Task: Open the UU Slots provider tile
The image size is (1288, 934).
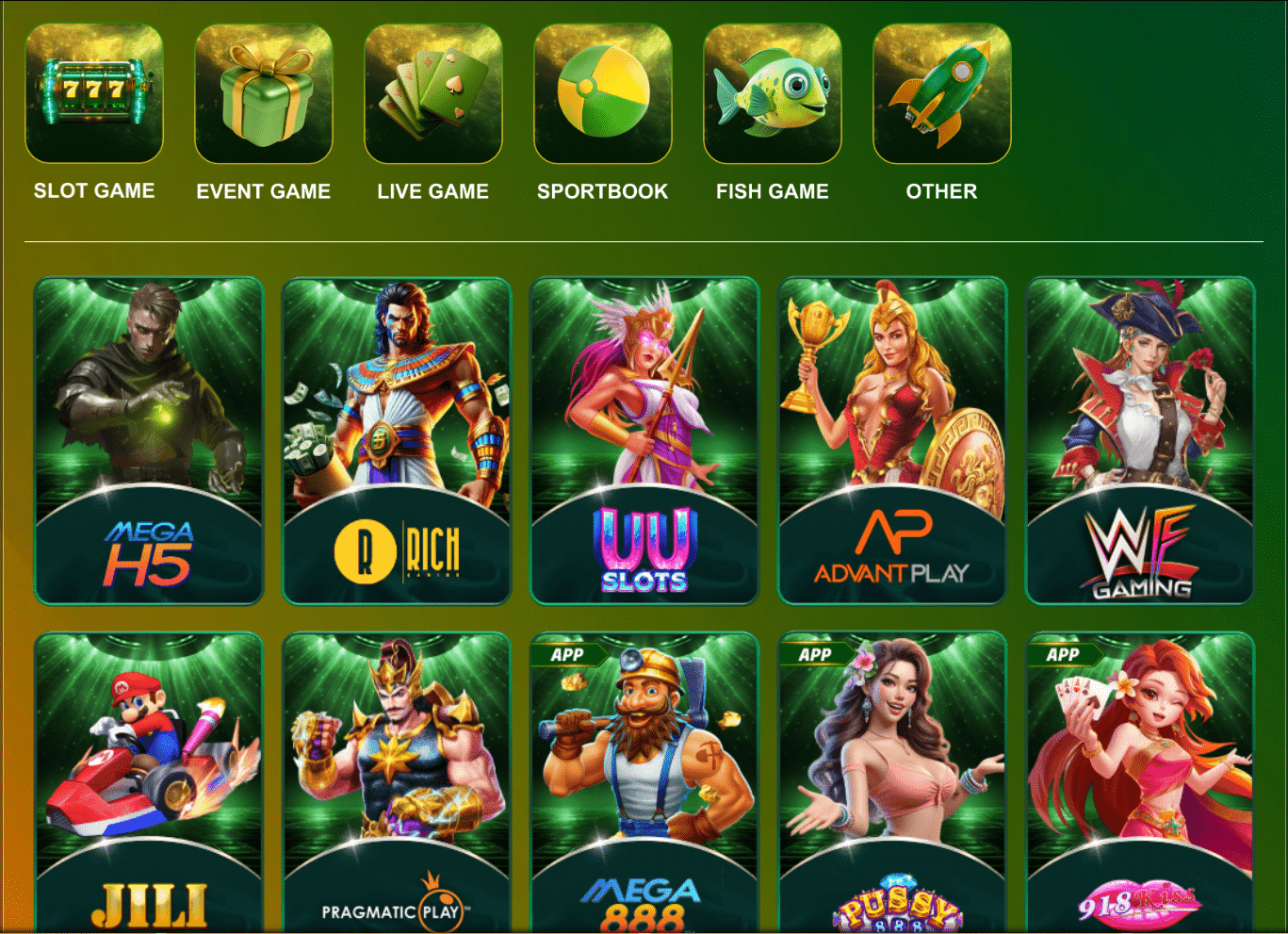Action: (644, 439)
